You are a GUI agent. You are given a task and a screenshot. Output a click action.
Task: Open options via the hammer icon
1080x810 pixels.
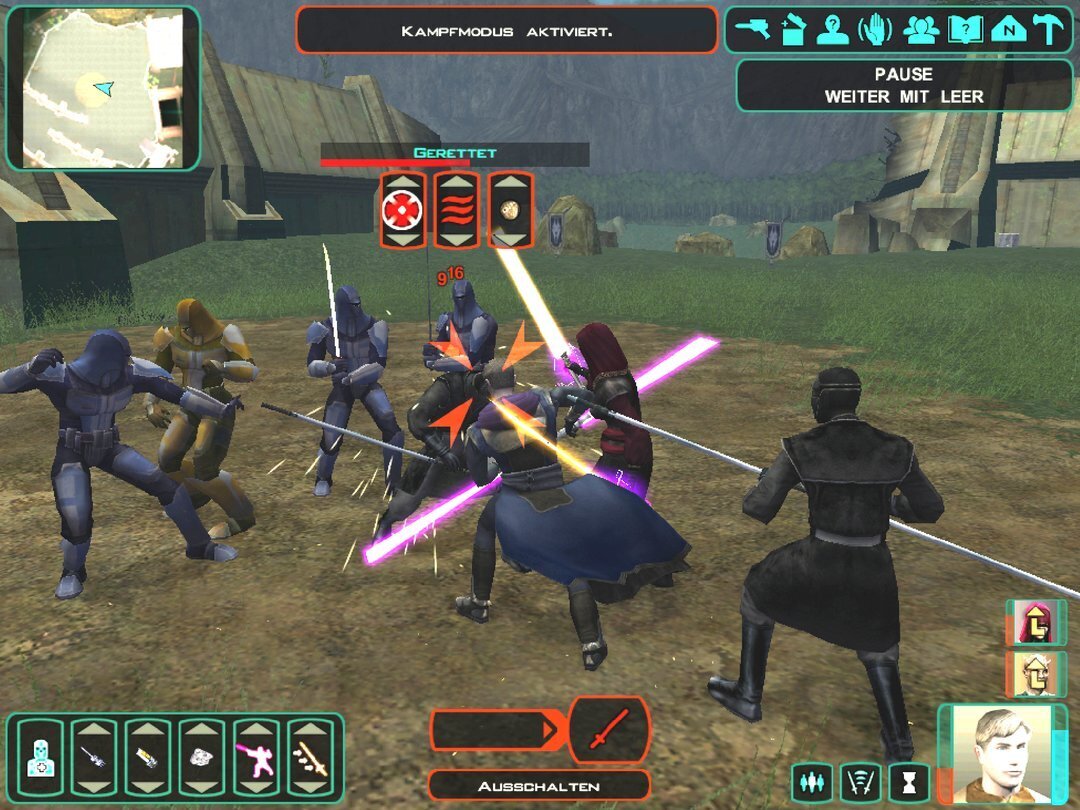(1048, 30)
